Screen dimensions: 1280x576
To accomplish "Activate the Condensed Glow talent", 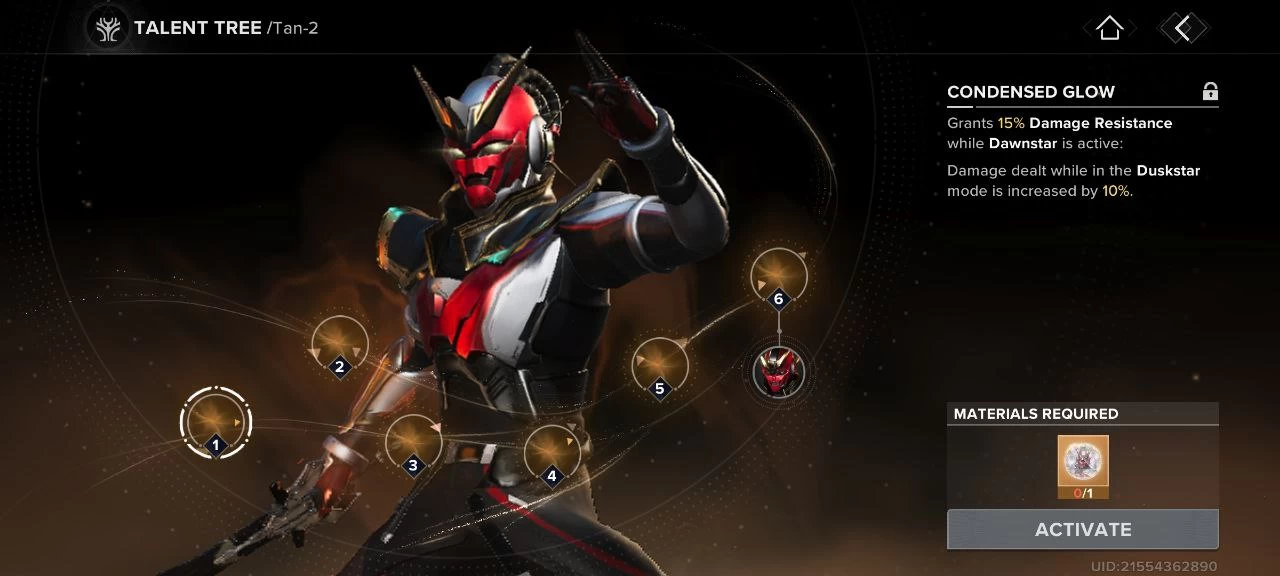I will 1082,529.
